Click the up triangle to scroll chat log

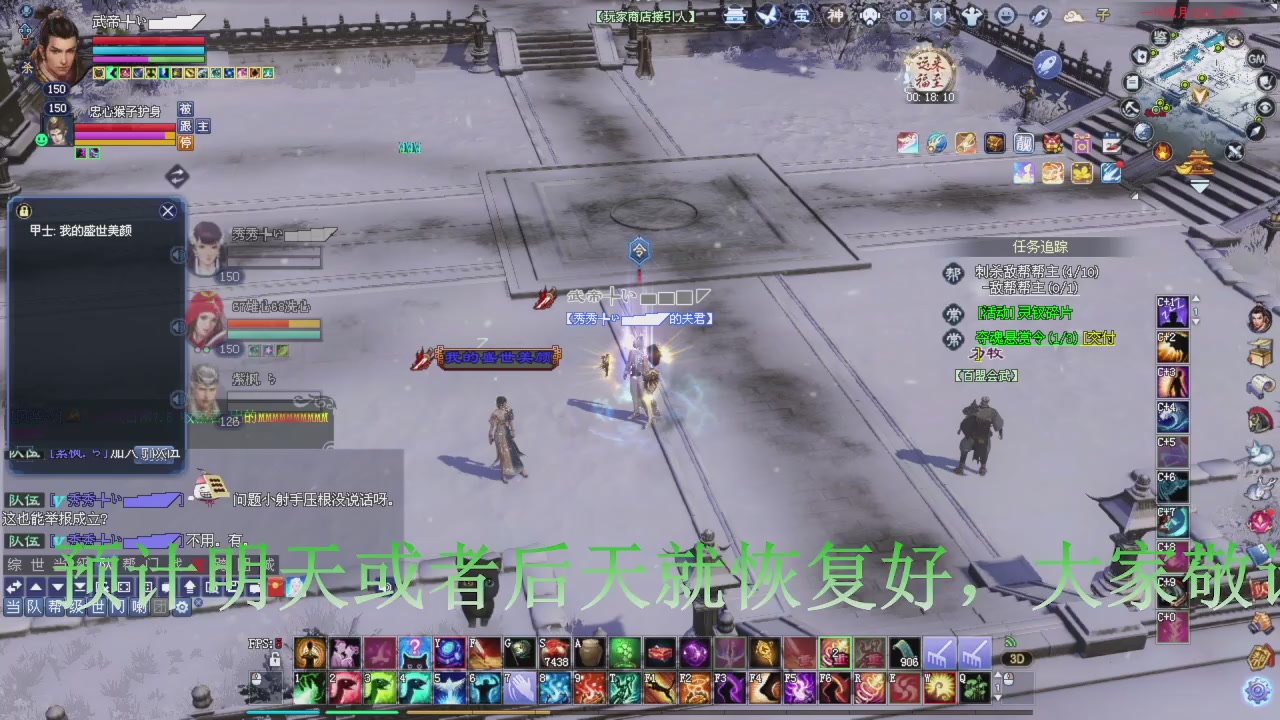click(36, 587)
